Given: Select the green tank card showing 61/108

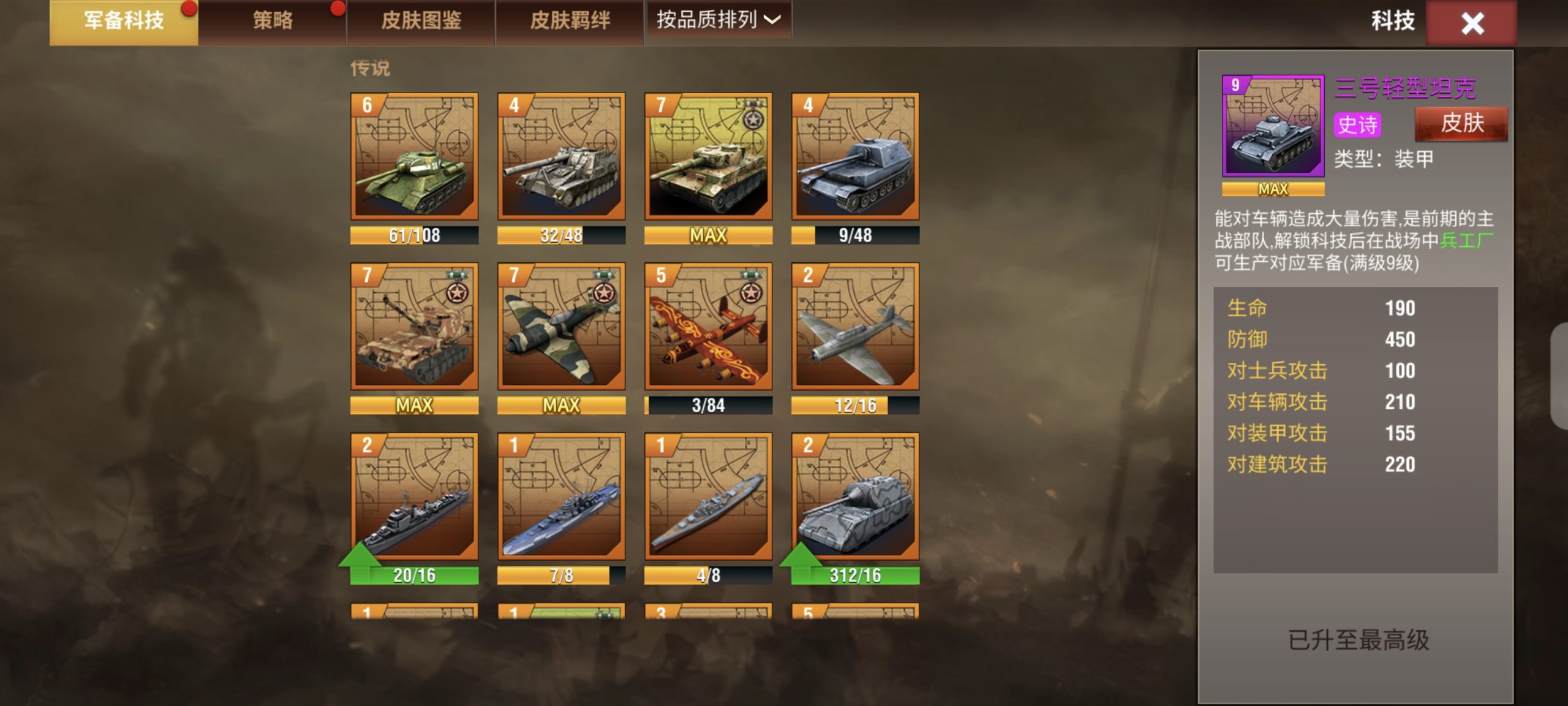Looking at the screenshot, I should tap(415, 157).
